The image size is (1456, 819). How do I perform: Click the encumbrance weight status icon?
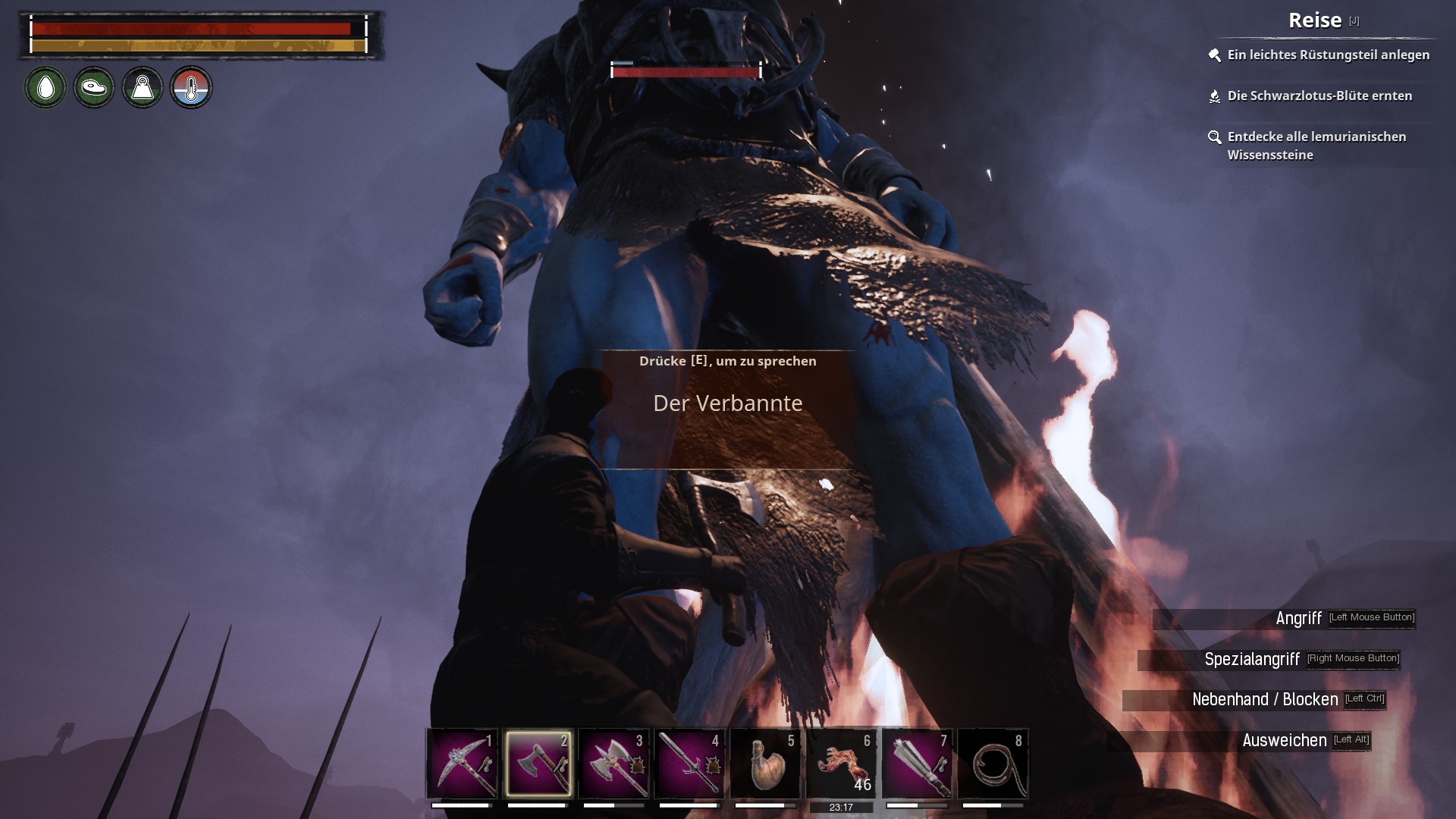pos(143,87)
